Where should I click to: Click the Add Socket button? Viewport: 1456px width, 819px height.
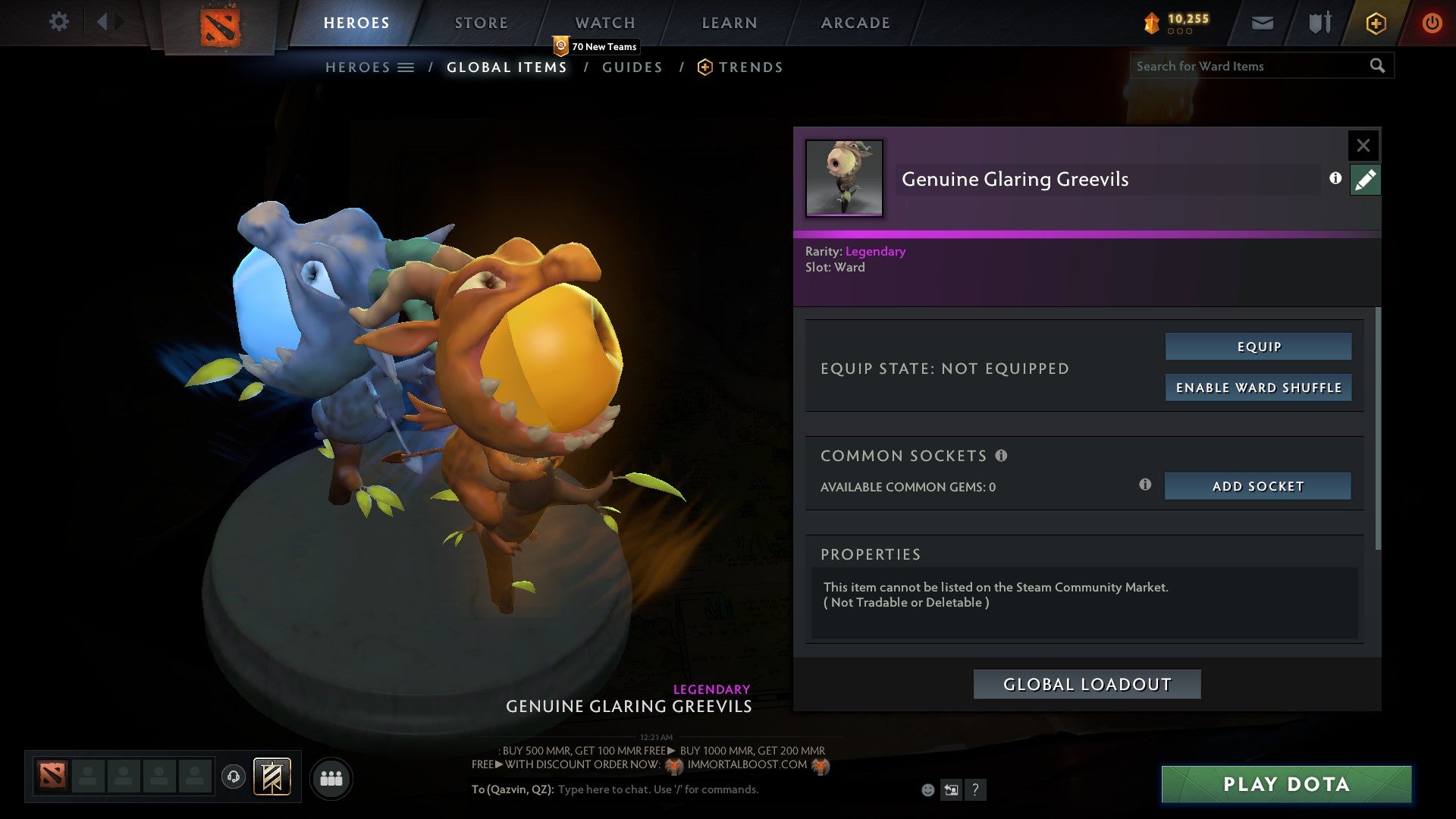click(x=1257, y=486)
